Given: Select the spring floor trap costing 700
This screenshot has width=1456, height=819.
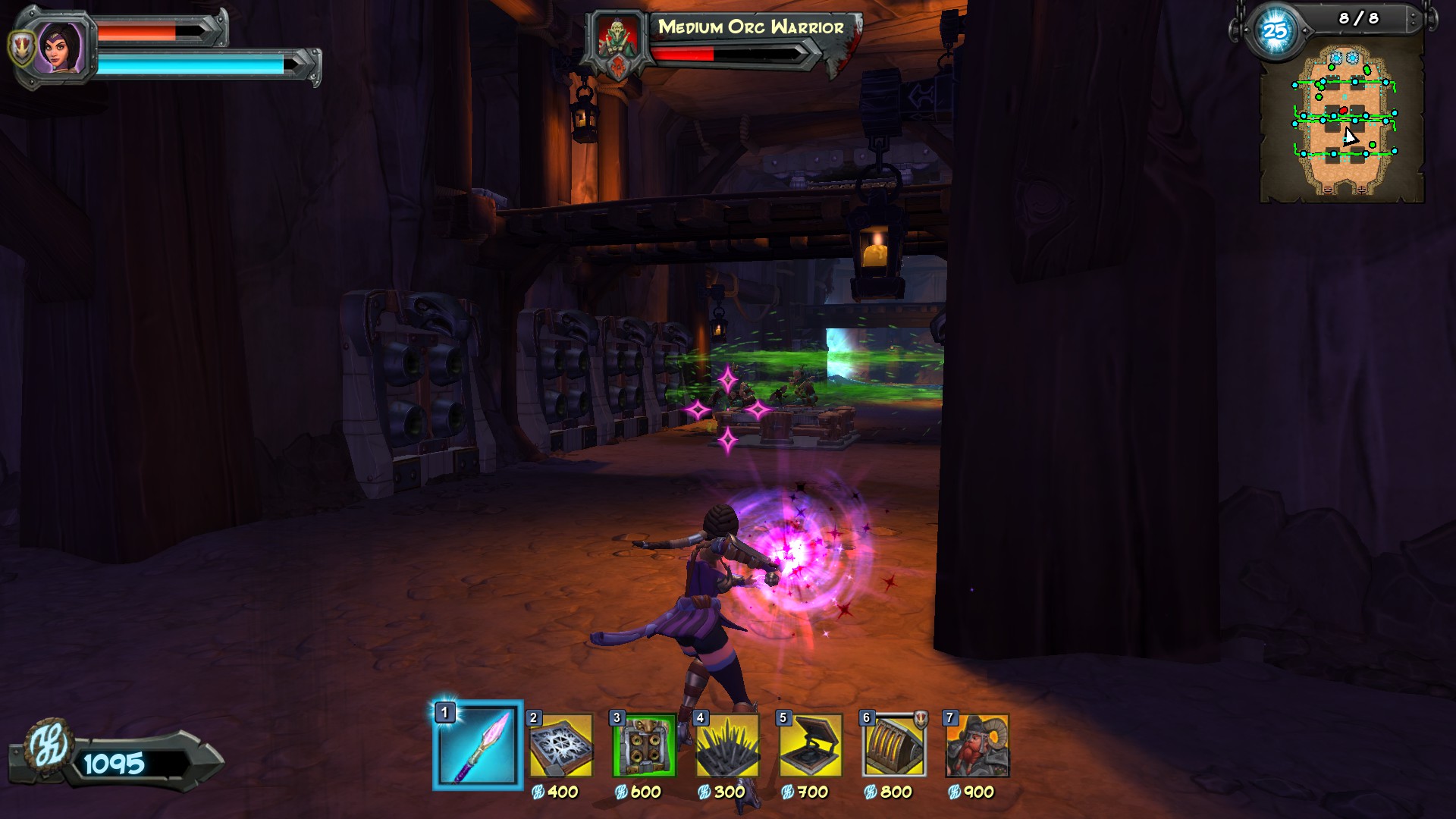Looking at the screenshot, I should point(811,745).
